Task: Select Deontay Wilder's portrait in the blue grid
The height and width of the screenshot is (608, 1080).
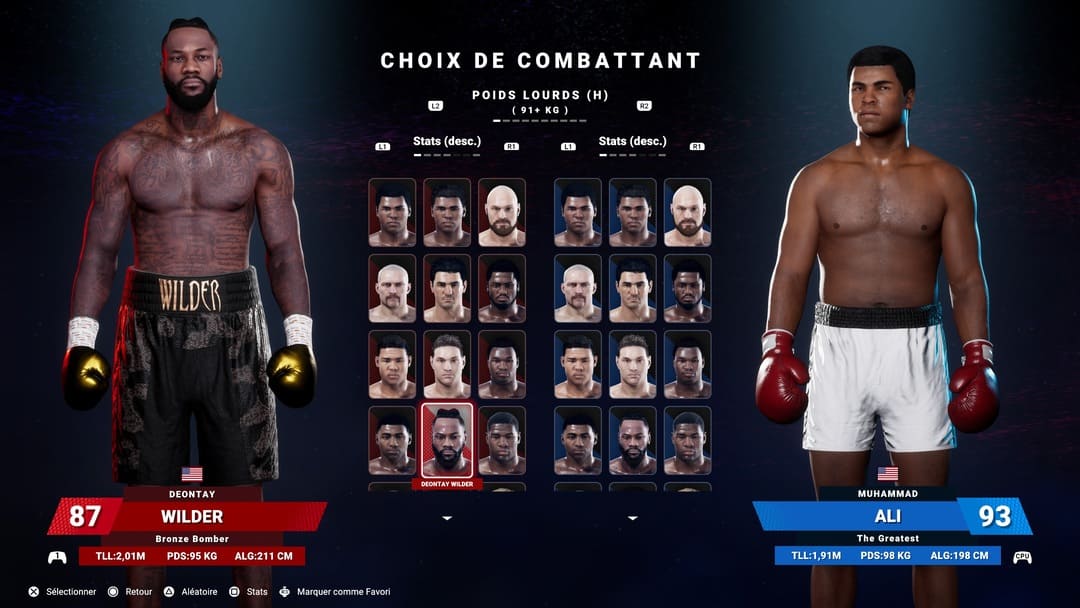Action: [632, 440]
